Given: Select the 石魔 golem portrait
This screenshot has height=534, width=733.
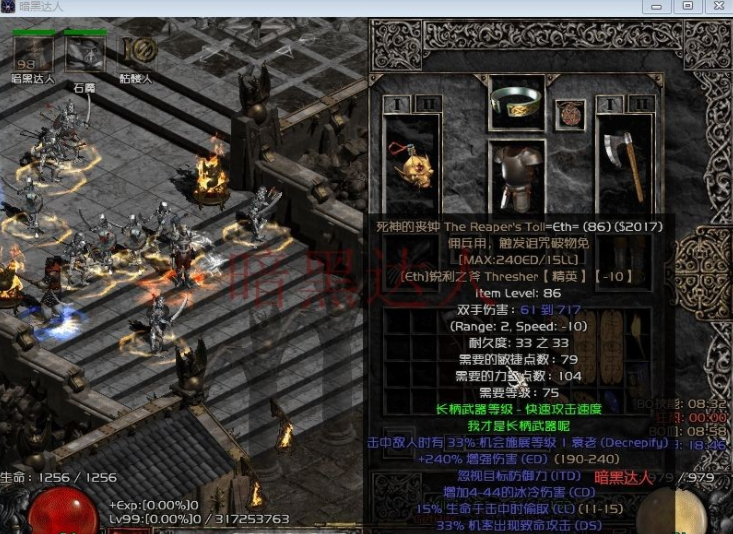Looking at the screenshot, I should (85, 52).
